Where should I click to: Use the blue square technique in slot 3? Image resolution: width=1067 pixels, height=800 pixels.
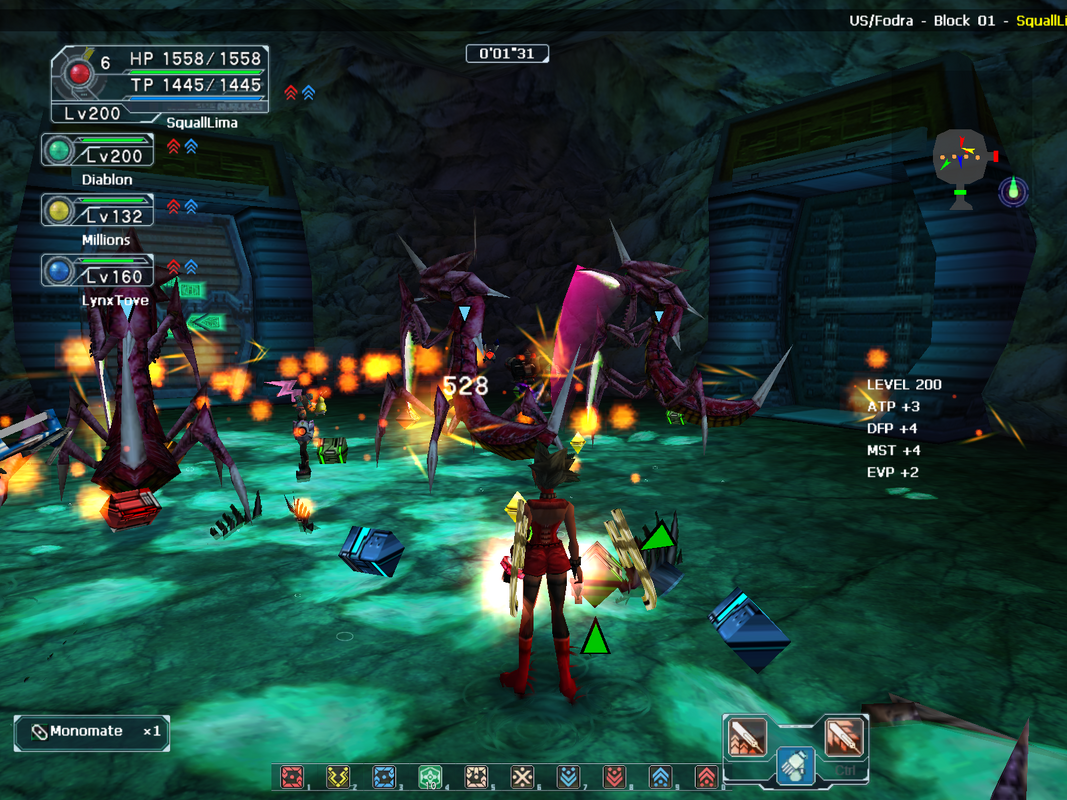tap(384, 777)
